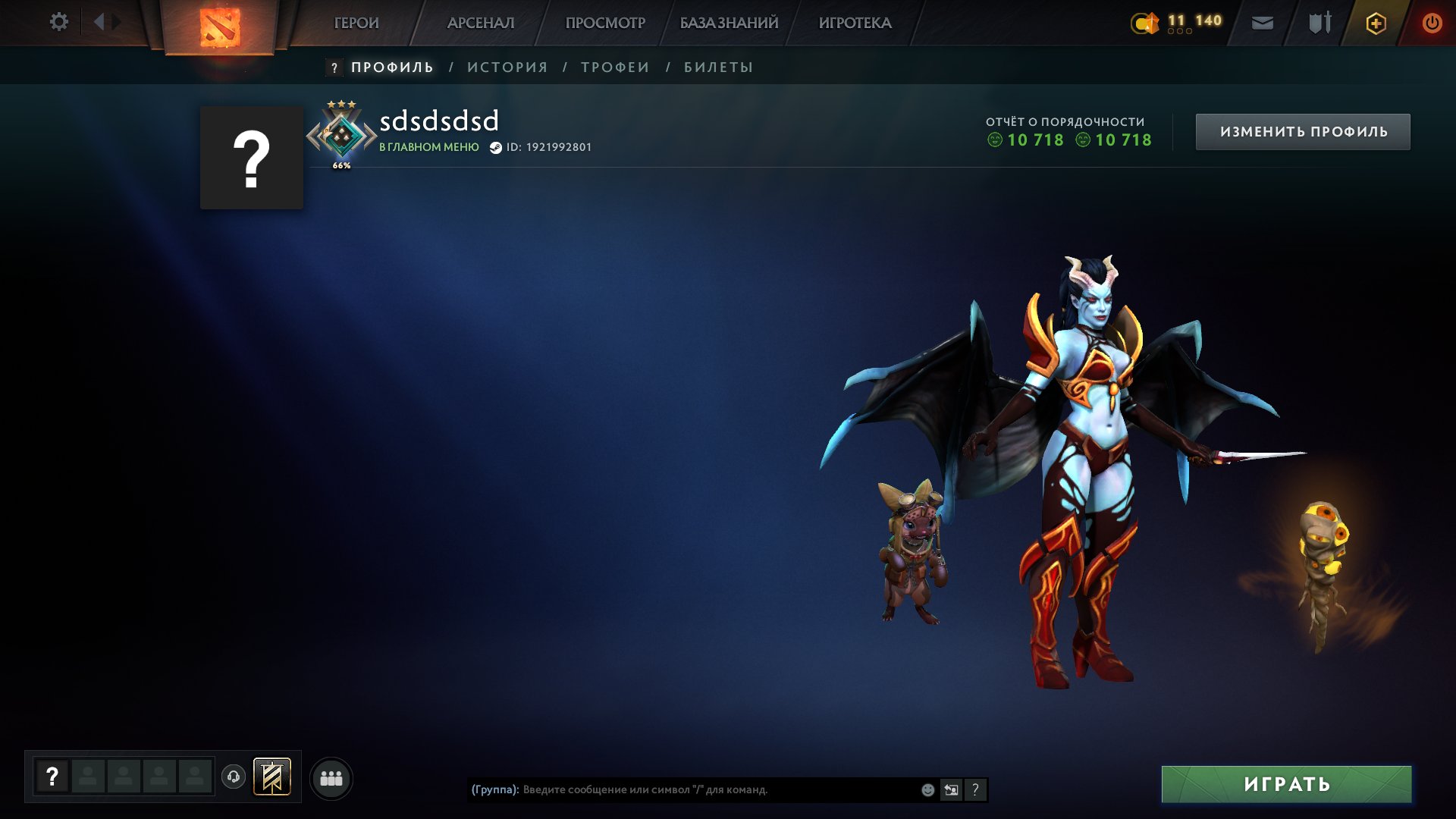Open the Игротека section
1456x819 pixels.
[855, 23]
